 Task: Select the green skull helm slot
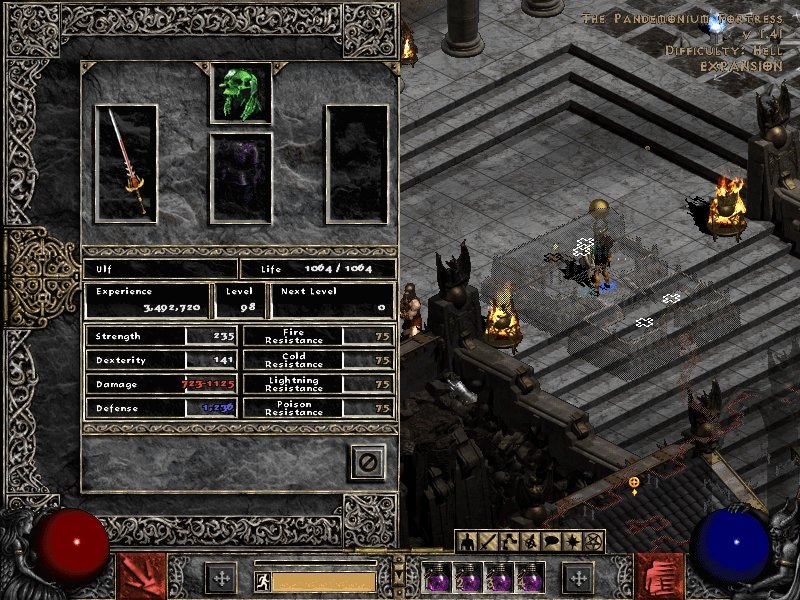(x=241, y=93)
